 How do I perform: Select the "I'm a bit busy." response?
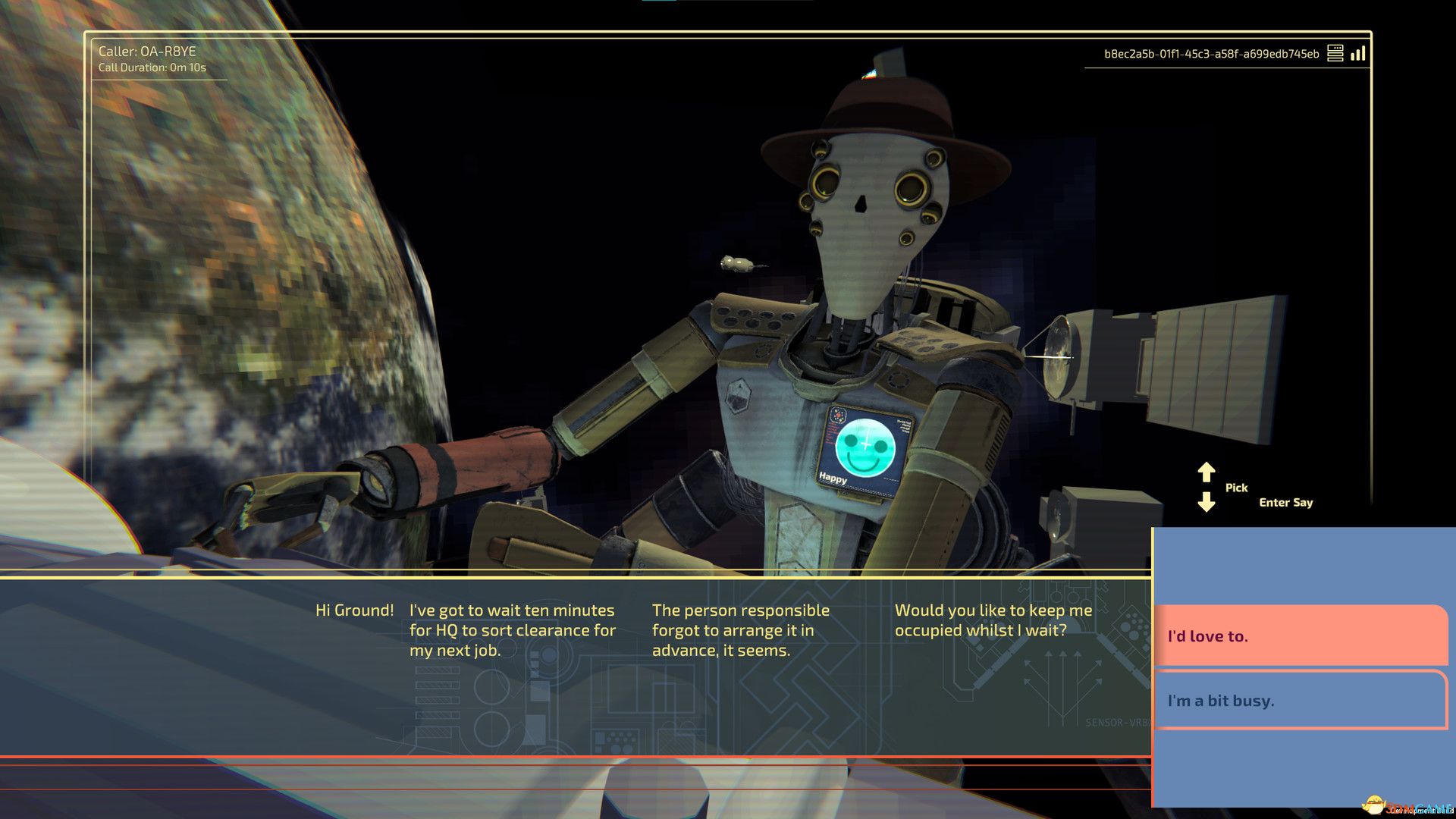(1300, 700)
